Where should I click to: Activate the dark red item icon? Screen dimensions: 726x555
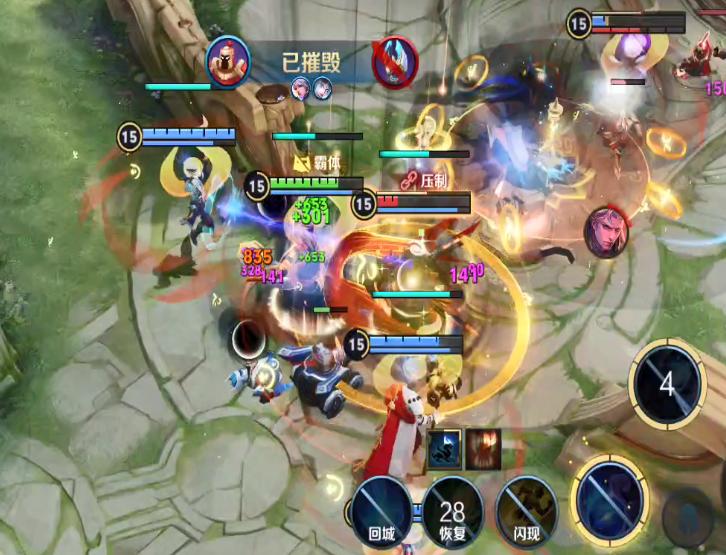tap(482, 447)
